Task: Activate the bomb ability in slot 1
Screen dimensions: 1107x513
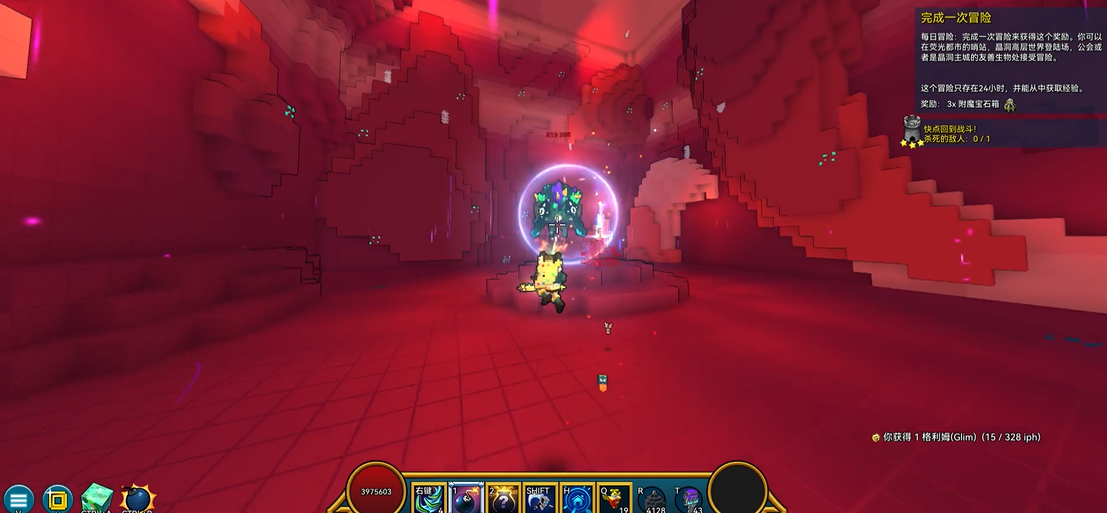Action: point(466,499)
